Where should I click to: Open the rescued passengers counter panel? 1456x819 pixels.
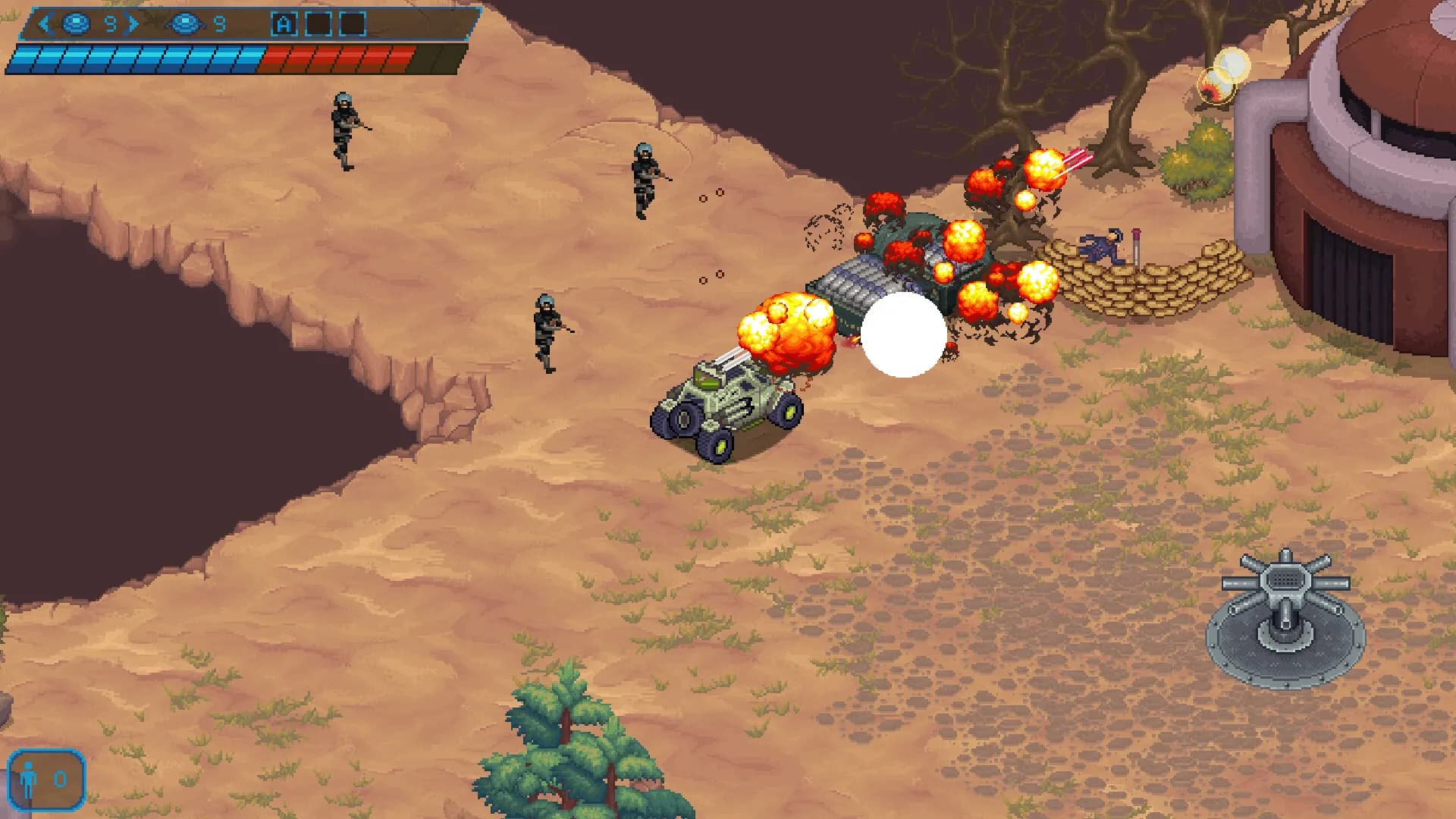click(x=45, y=779)
